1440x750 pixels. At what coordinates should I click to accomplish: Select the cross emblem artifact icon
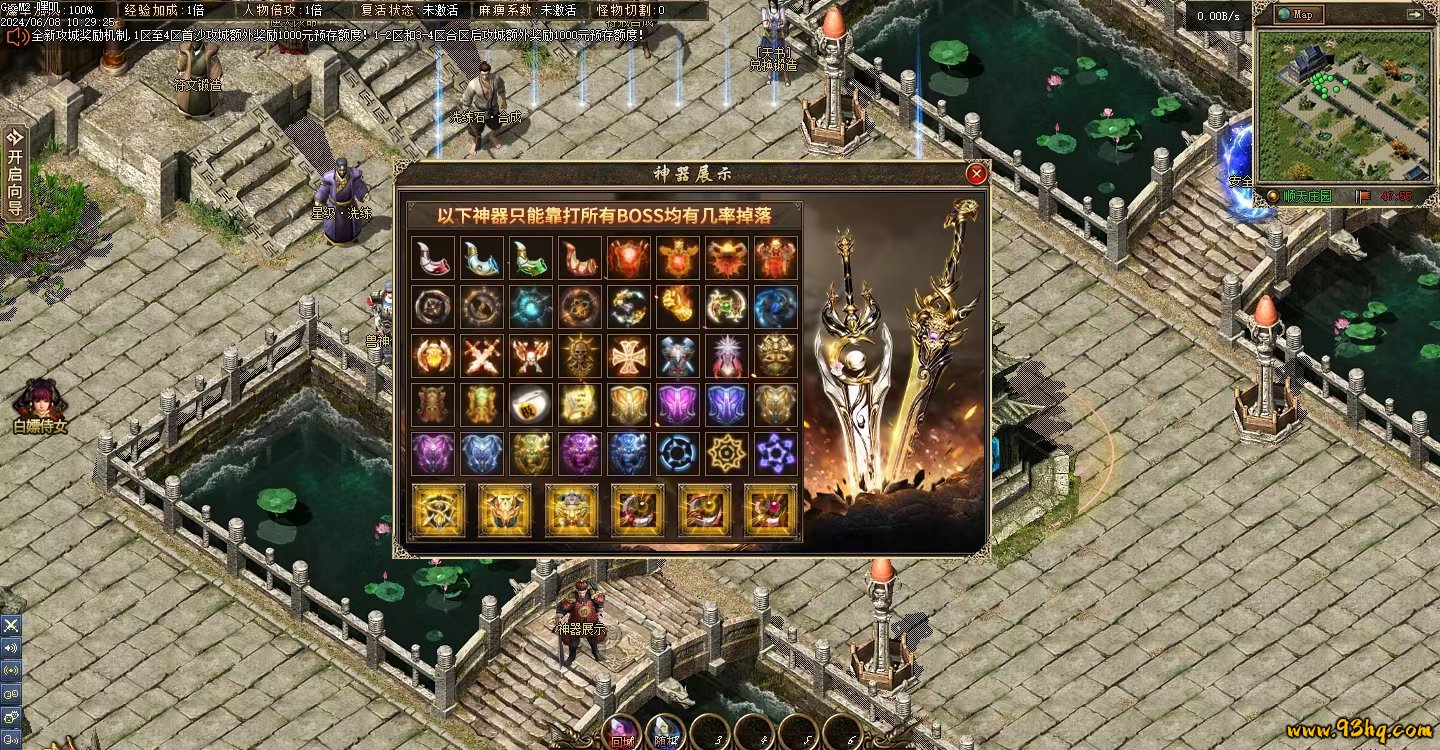click(629, 355)
